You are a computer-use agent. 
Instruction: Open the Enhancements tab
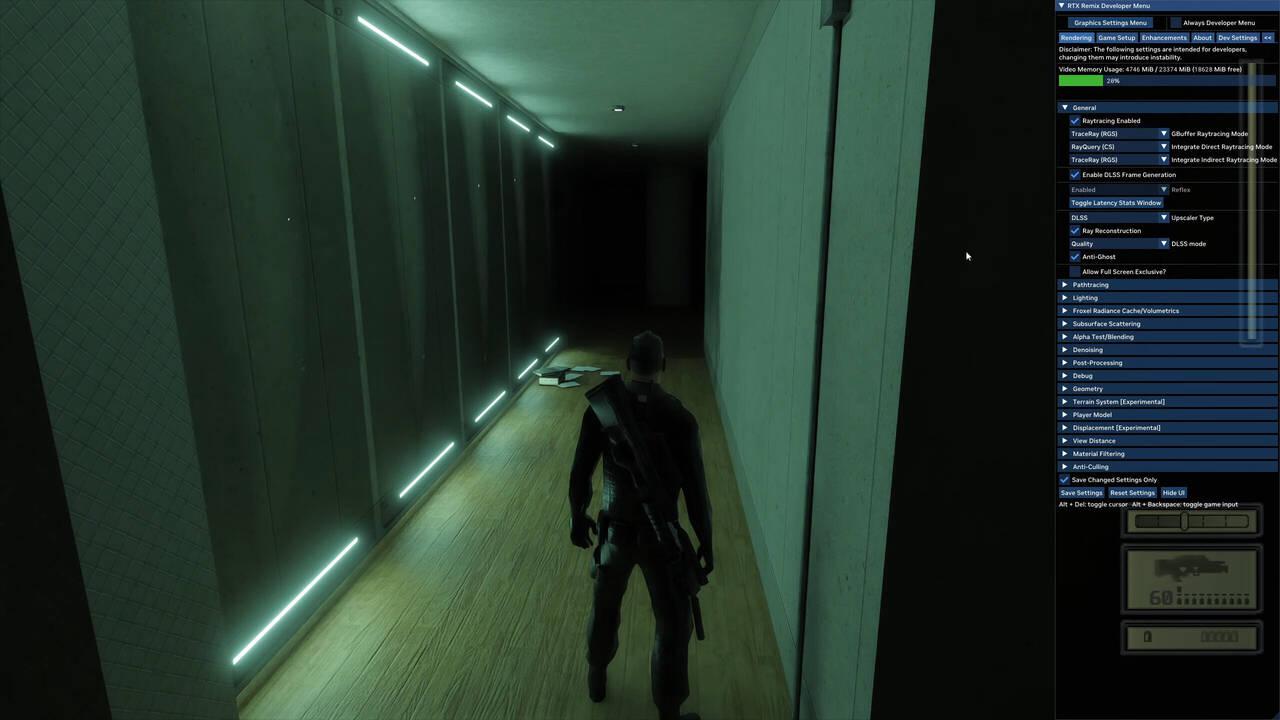[x=1164, y=37]
